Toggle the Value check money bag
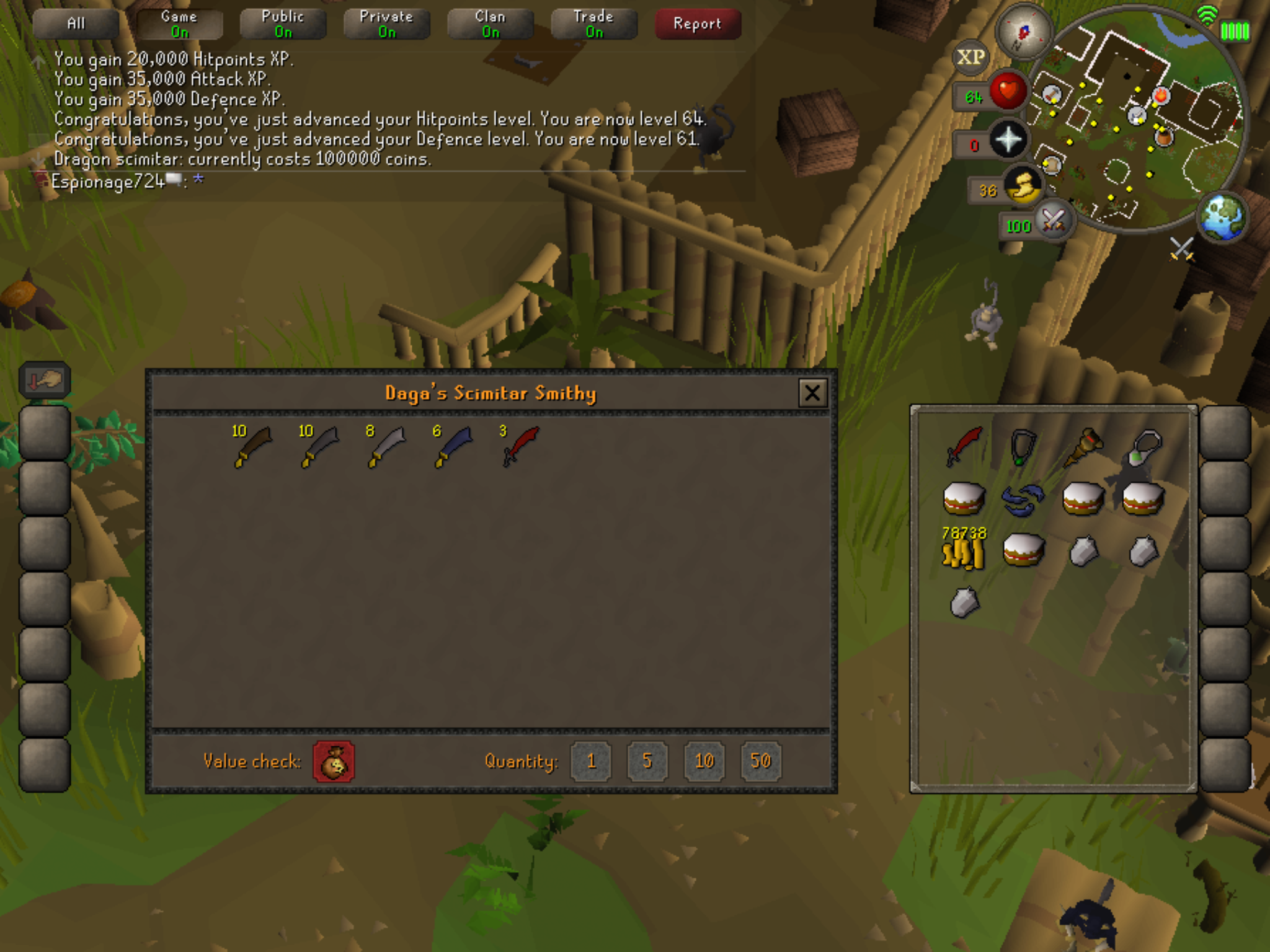 (x=334, y=762)
